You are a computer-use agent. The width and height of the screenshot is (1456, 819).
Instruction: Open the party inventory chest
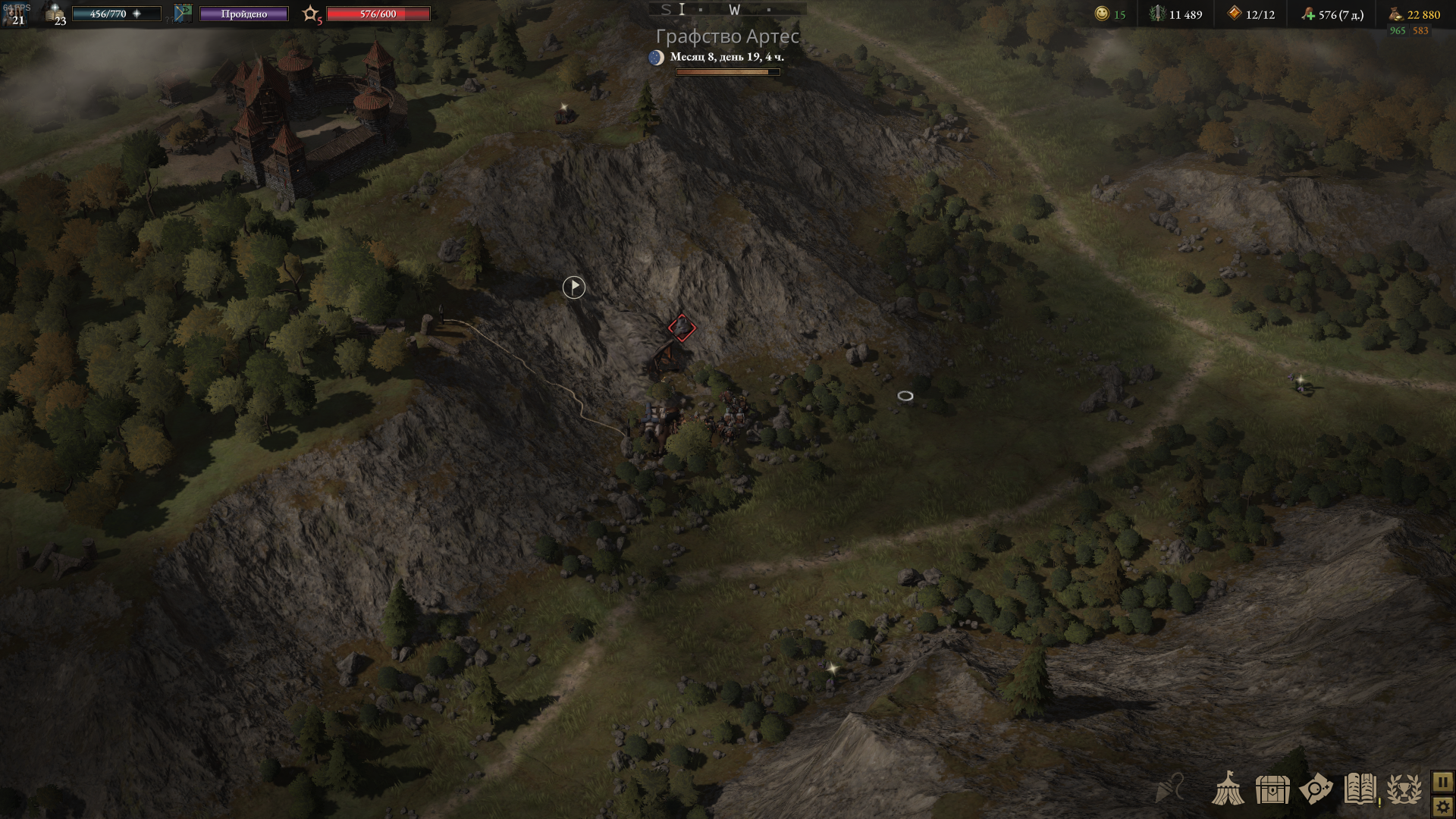[1273, 789]
